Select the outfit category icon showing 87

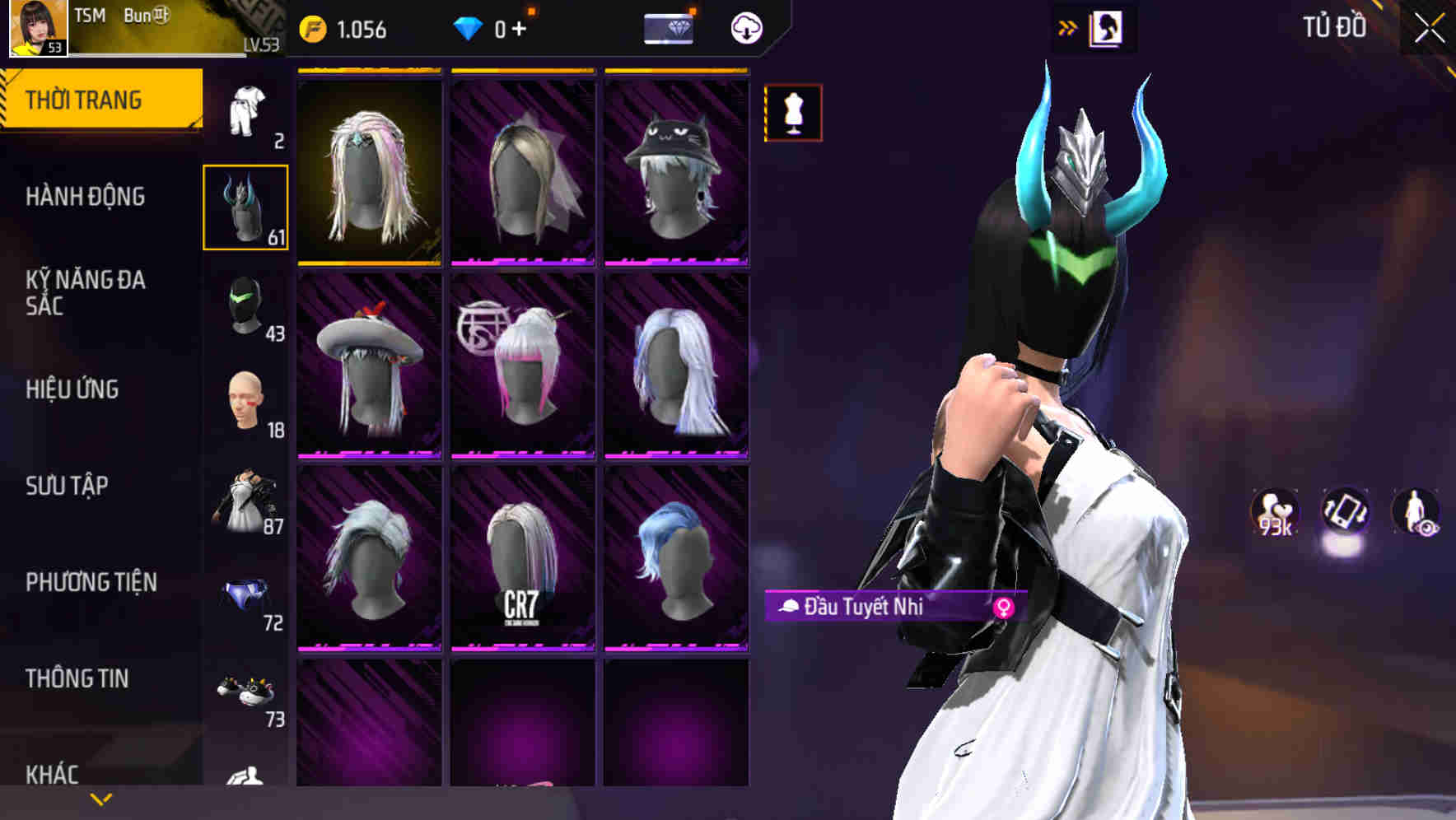click(245, 501)
